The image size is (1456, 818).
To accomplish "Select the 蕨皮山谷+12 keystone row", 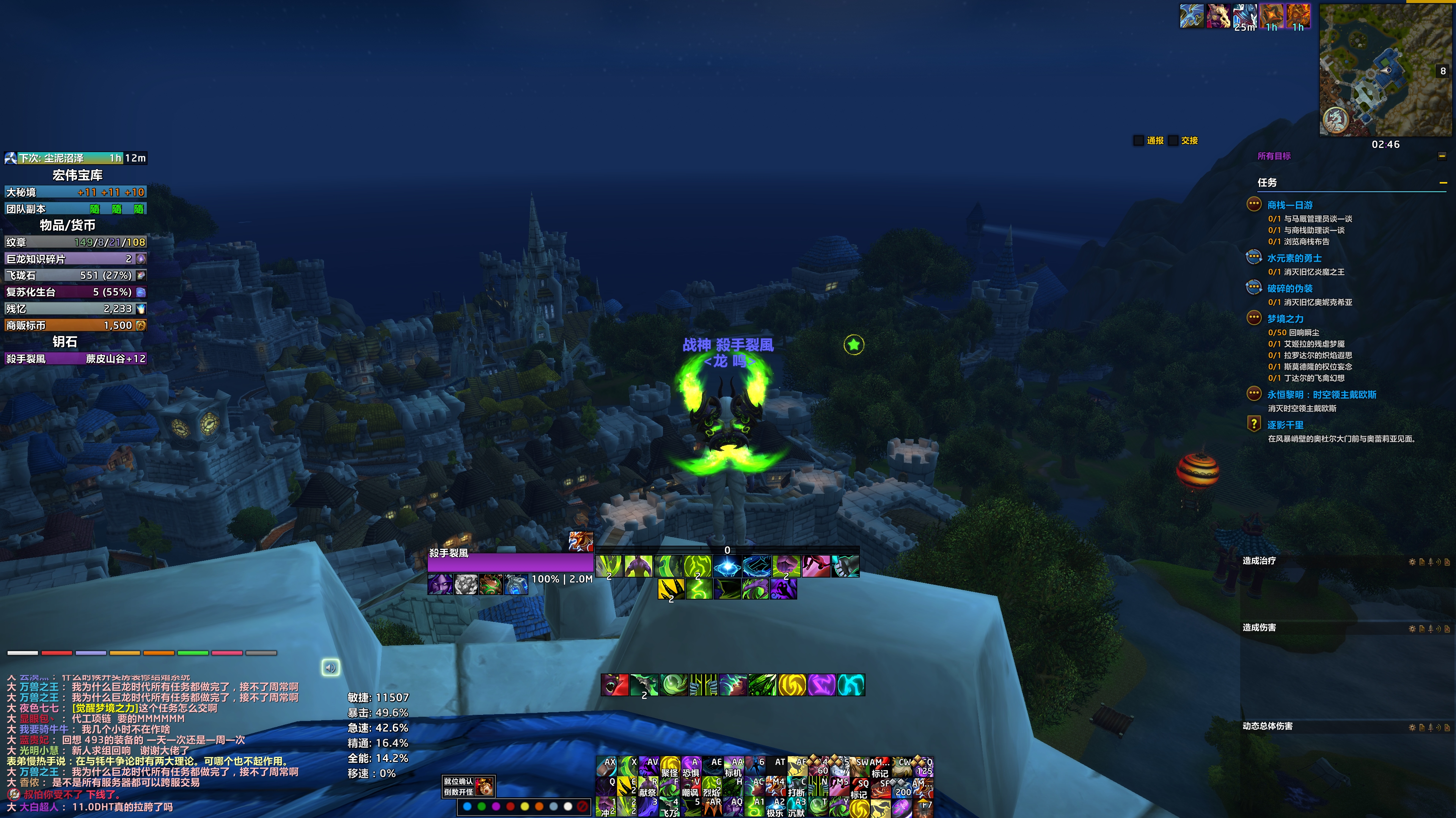I will (x=76, y=358).
